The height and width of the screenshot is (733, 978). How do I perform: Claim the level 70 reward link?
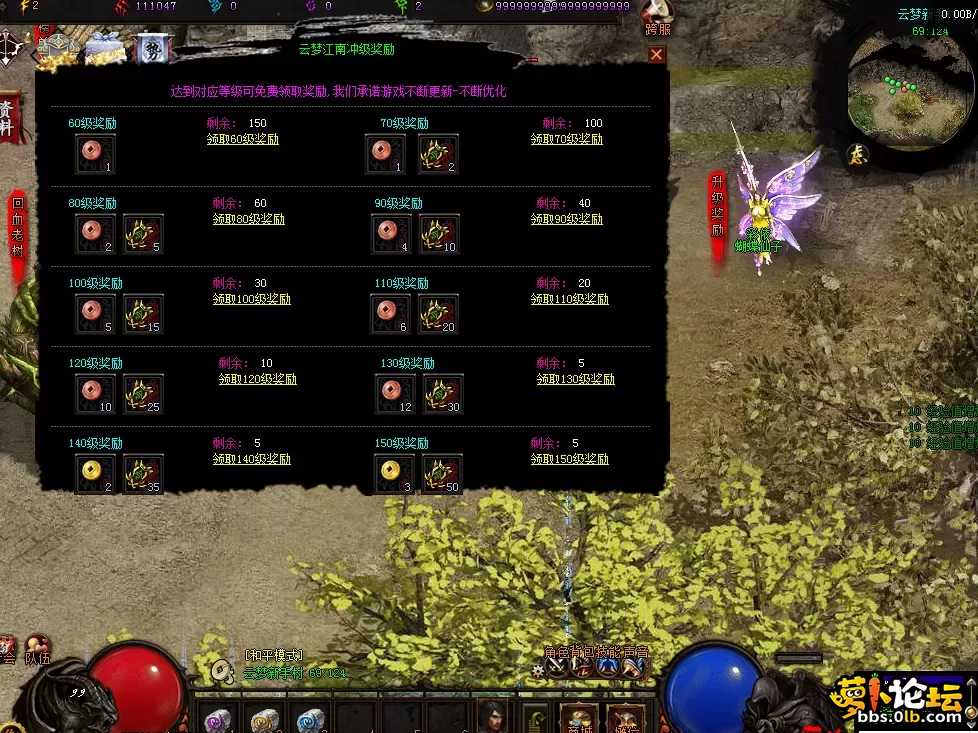pyautogui.click(x=566, y=140)
